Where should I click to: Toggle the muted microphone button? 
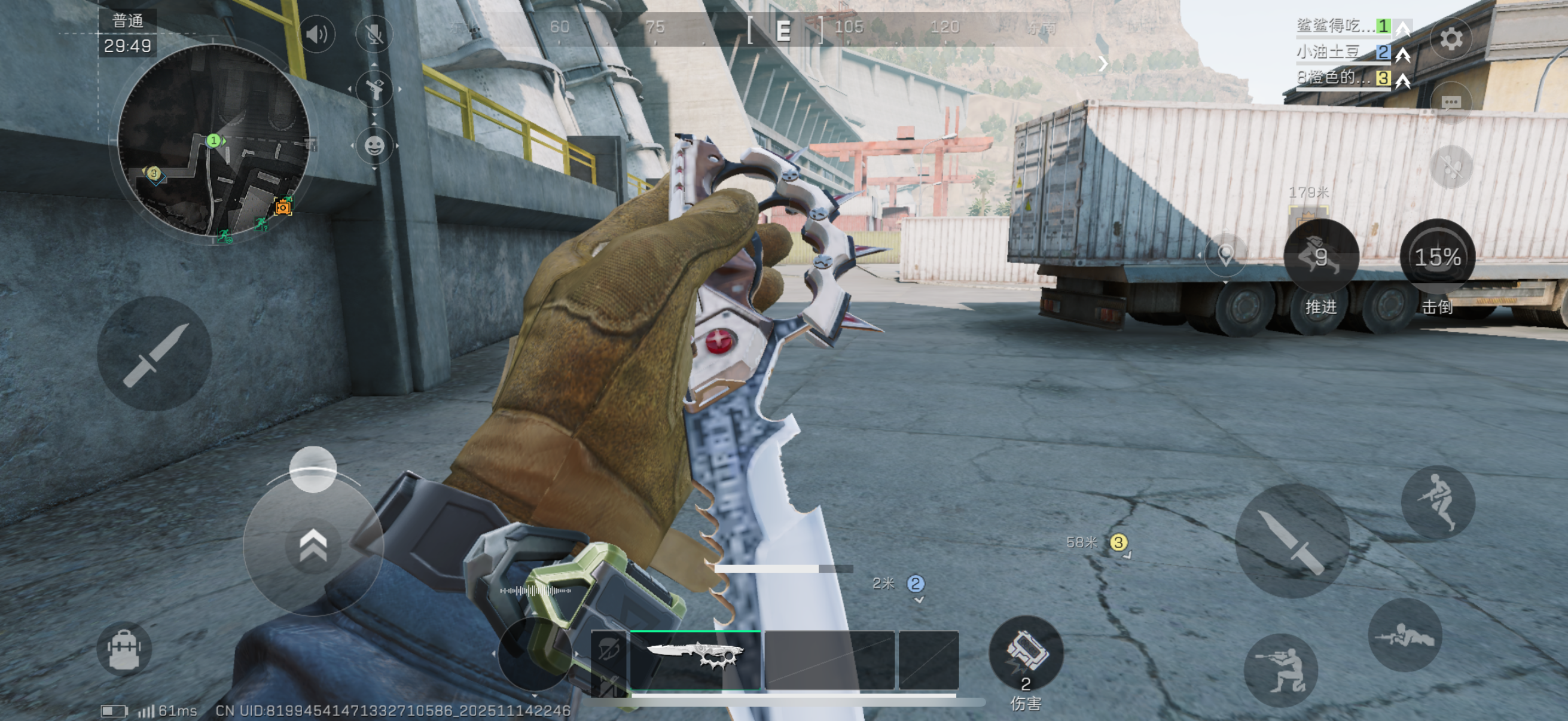tap(374, 34)
